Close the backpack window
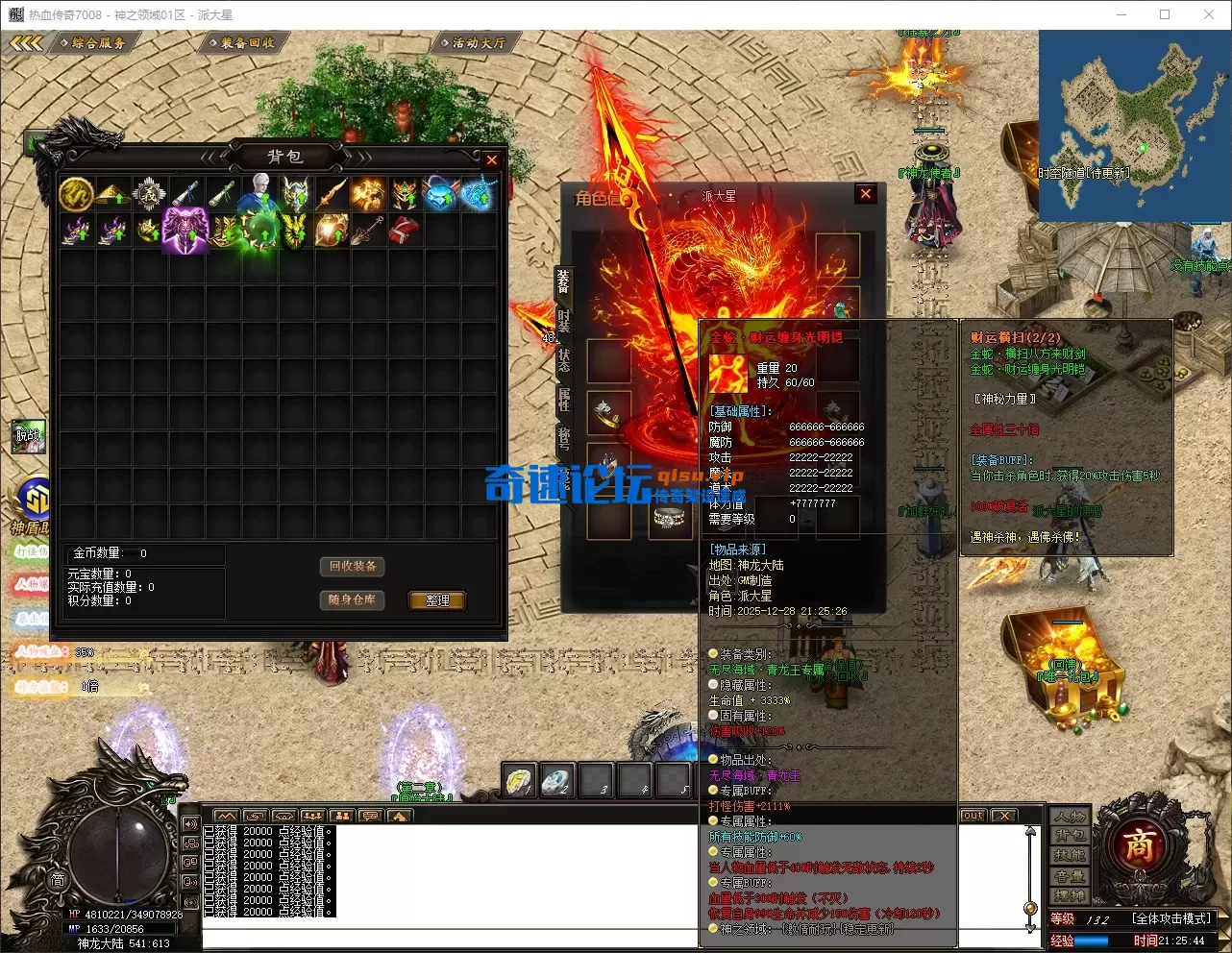 point(491,160)
